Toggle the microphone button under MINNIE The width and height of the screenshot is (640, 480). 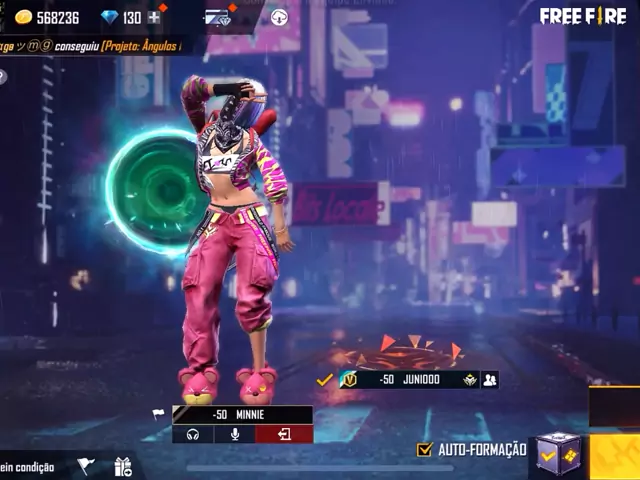pos(236,434)
